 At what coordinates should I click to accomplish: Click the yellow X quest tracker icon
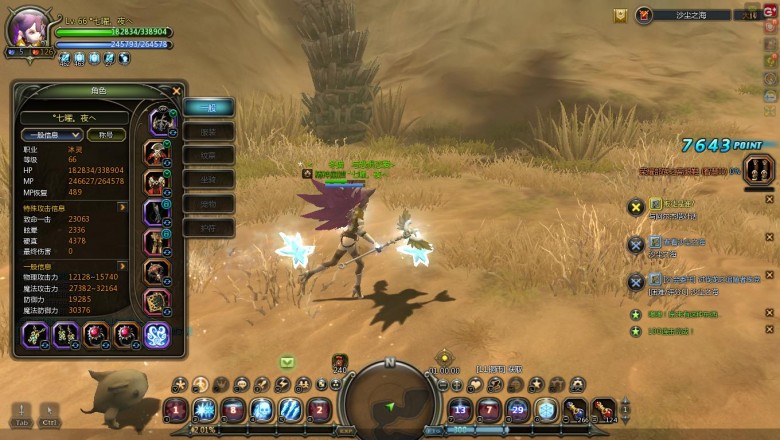click(x=636, y=207)
